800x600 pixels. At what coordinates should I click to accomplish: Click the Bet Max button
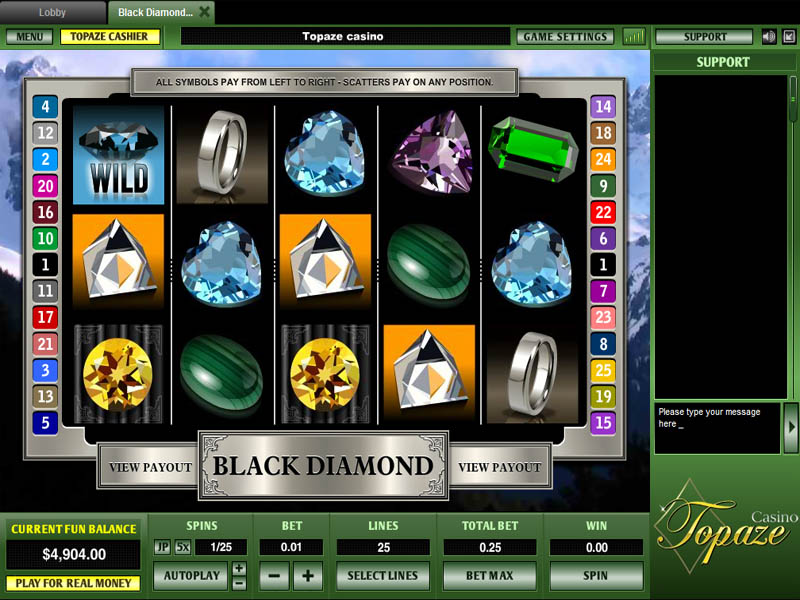[489, 576]
